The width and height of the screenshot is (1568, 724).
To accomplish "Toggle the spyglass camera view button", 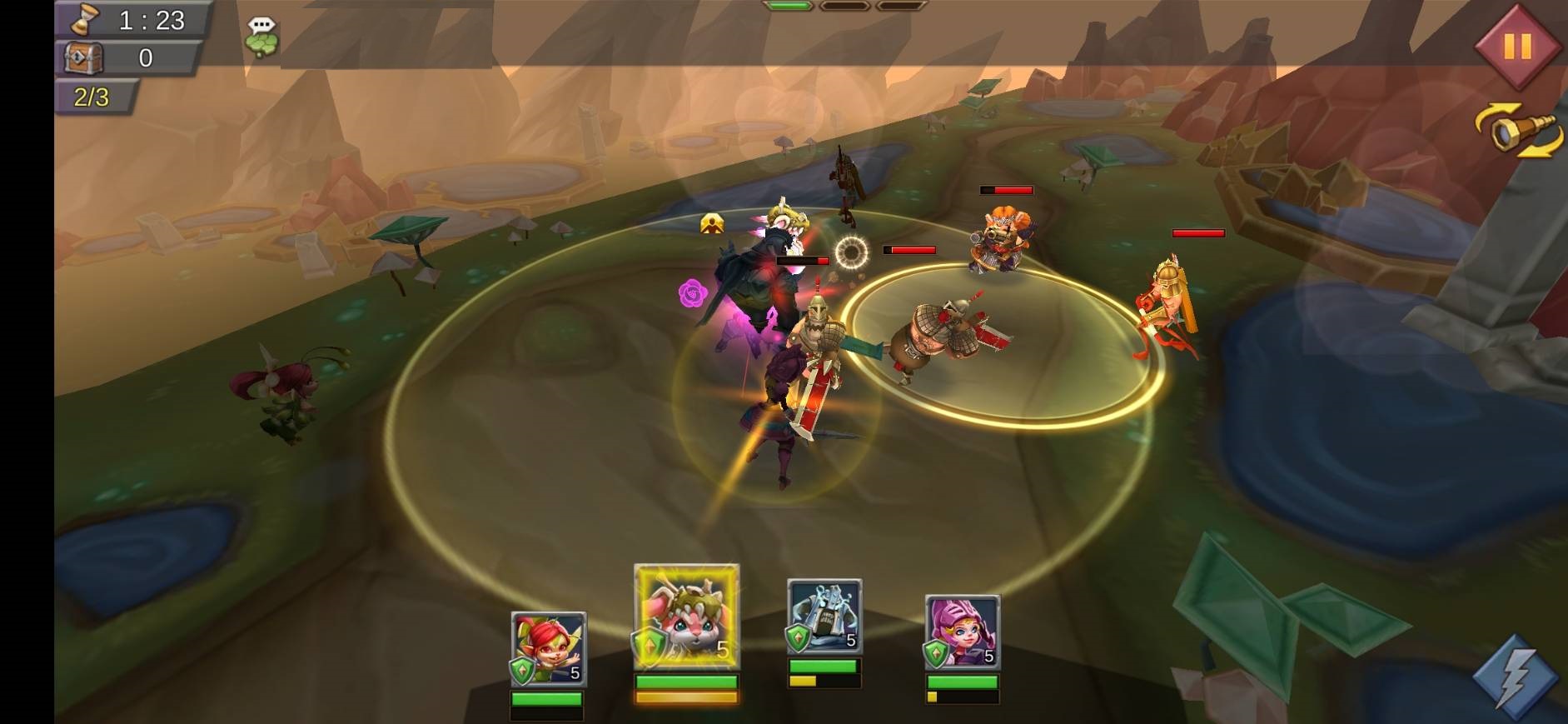I will 1519,132.
